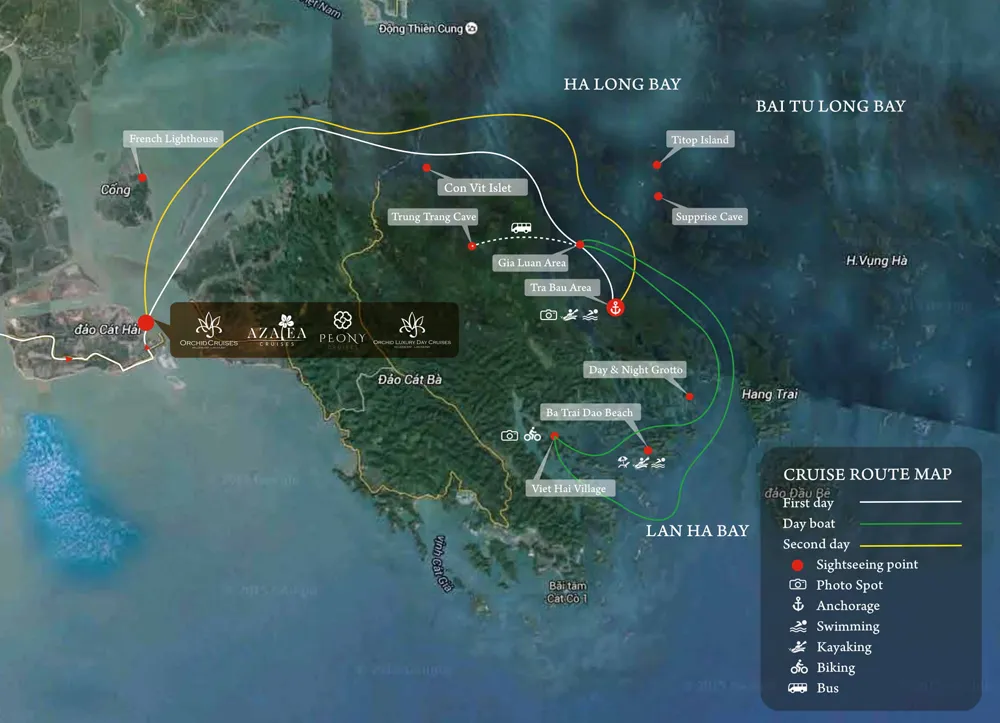
Task: Choose the Ba Trai Dao Beach label
Action: (589, 412)
